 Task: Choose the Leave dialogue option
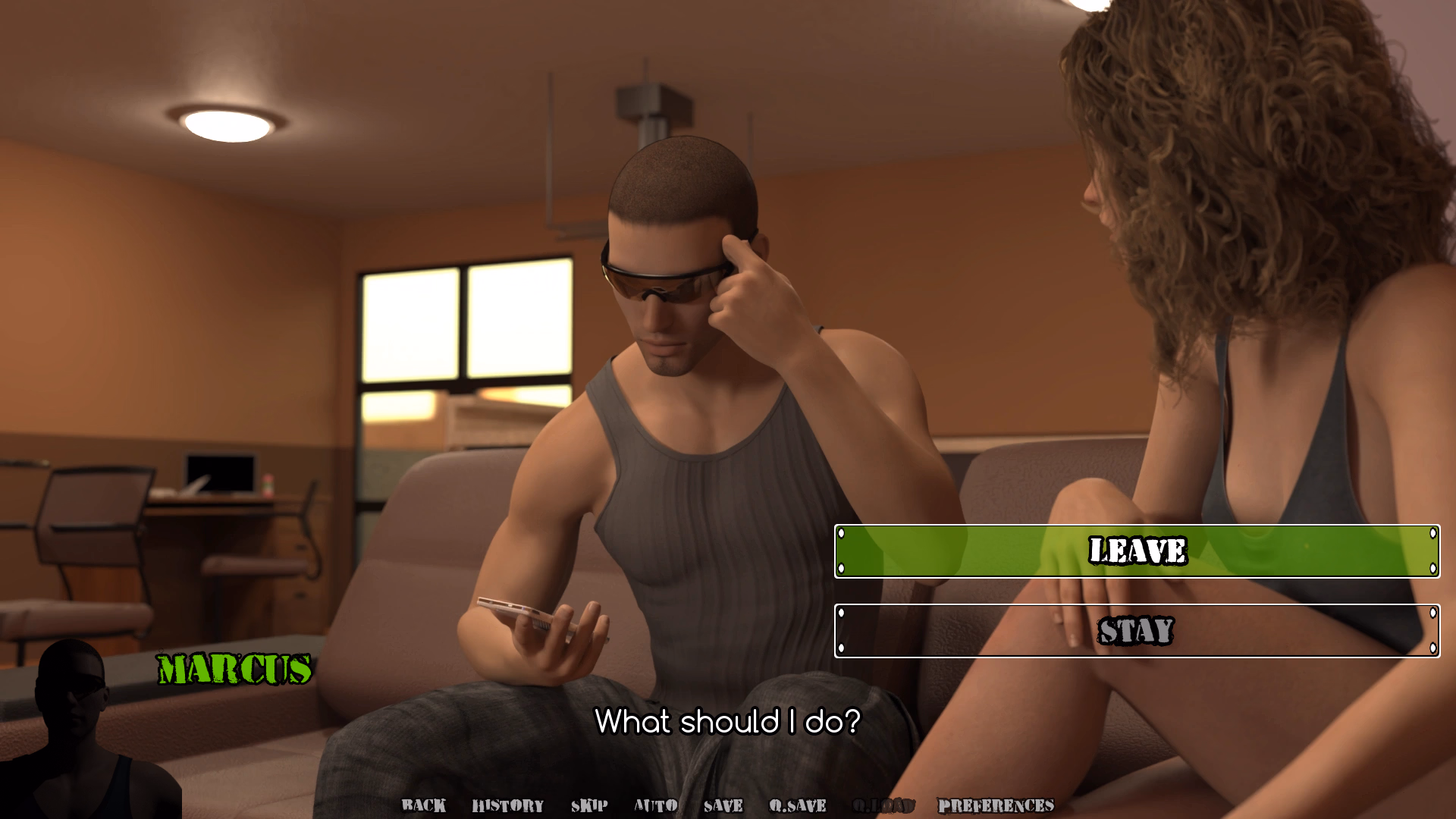[x=1137, y=551]
